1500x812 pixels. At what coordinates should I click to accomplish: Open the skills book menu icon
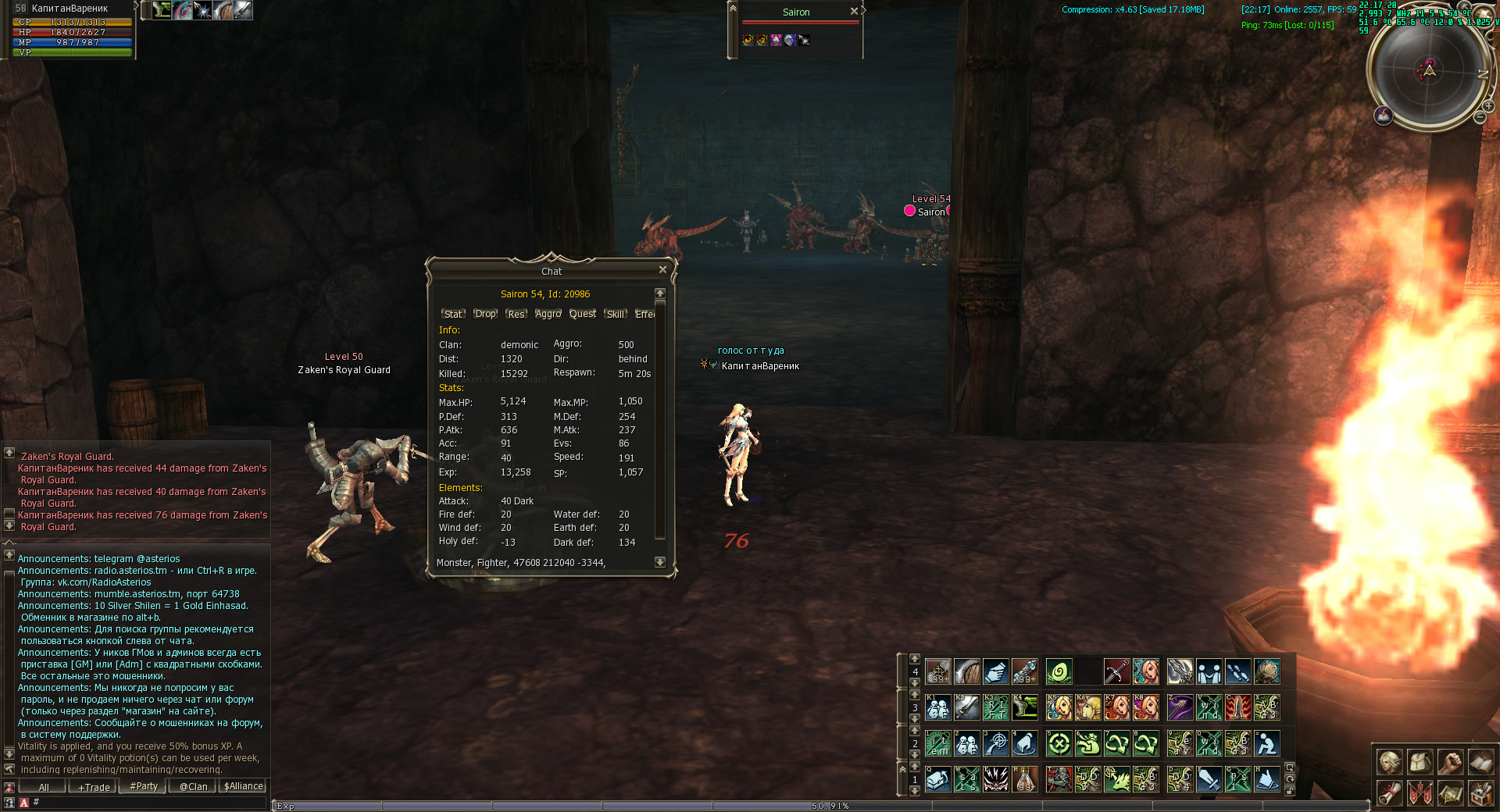pyautogui.click(x=1480, y=762)
